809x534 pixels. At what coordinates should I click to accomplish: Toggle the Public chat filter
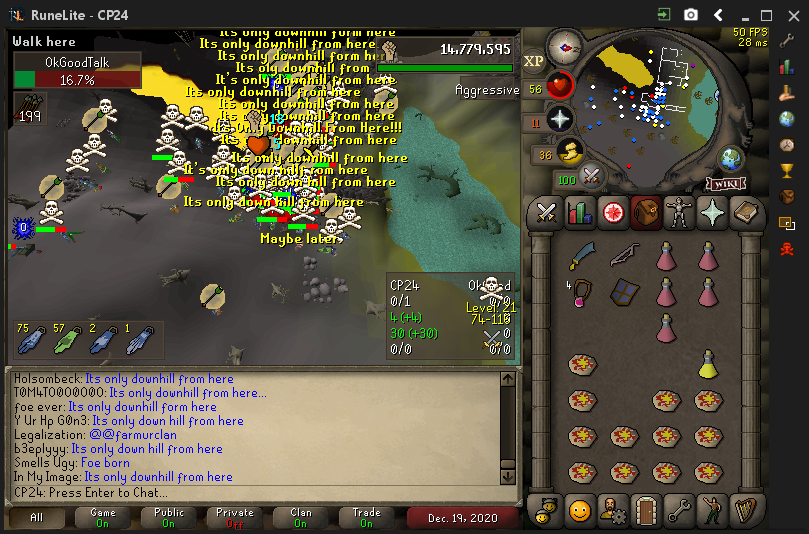[x=169, y=518]
